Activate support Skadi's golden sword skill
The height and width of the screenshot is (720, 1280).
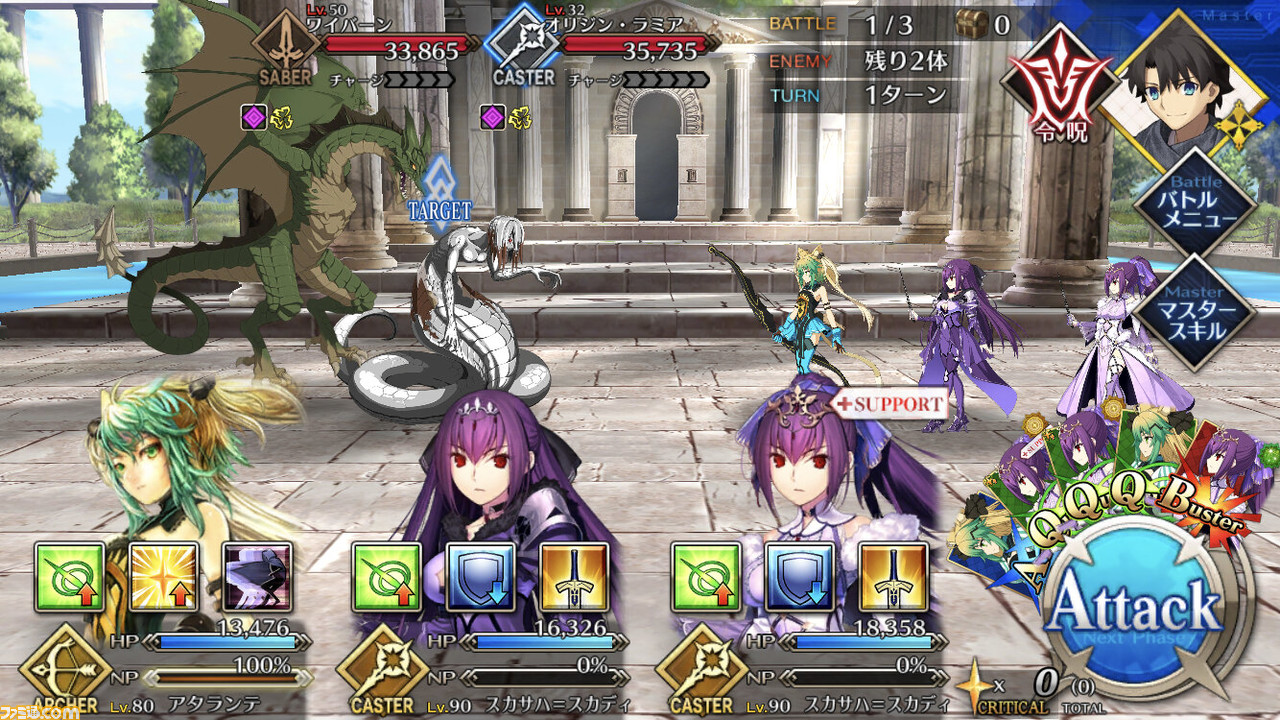[893, 577]
